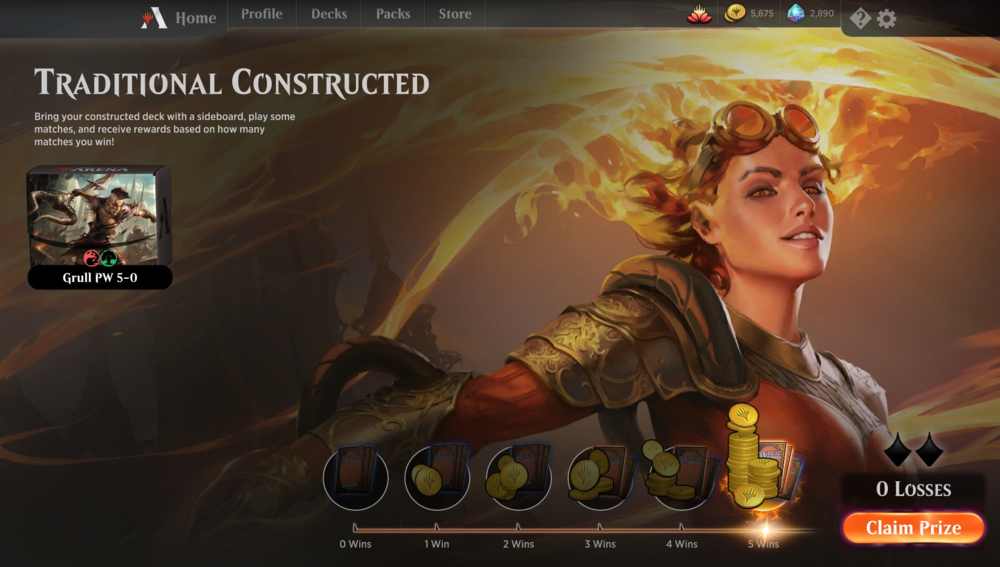The width and height of the screenshot is (1000, 567).
Task: Open the red lotus mastery icon
Action: click(x=699, y=13)
